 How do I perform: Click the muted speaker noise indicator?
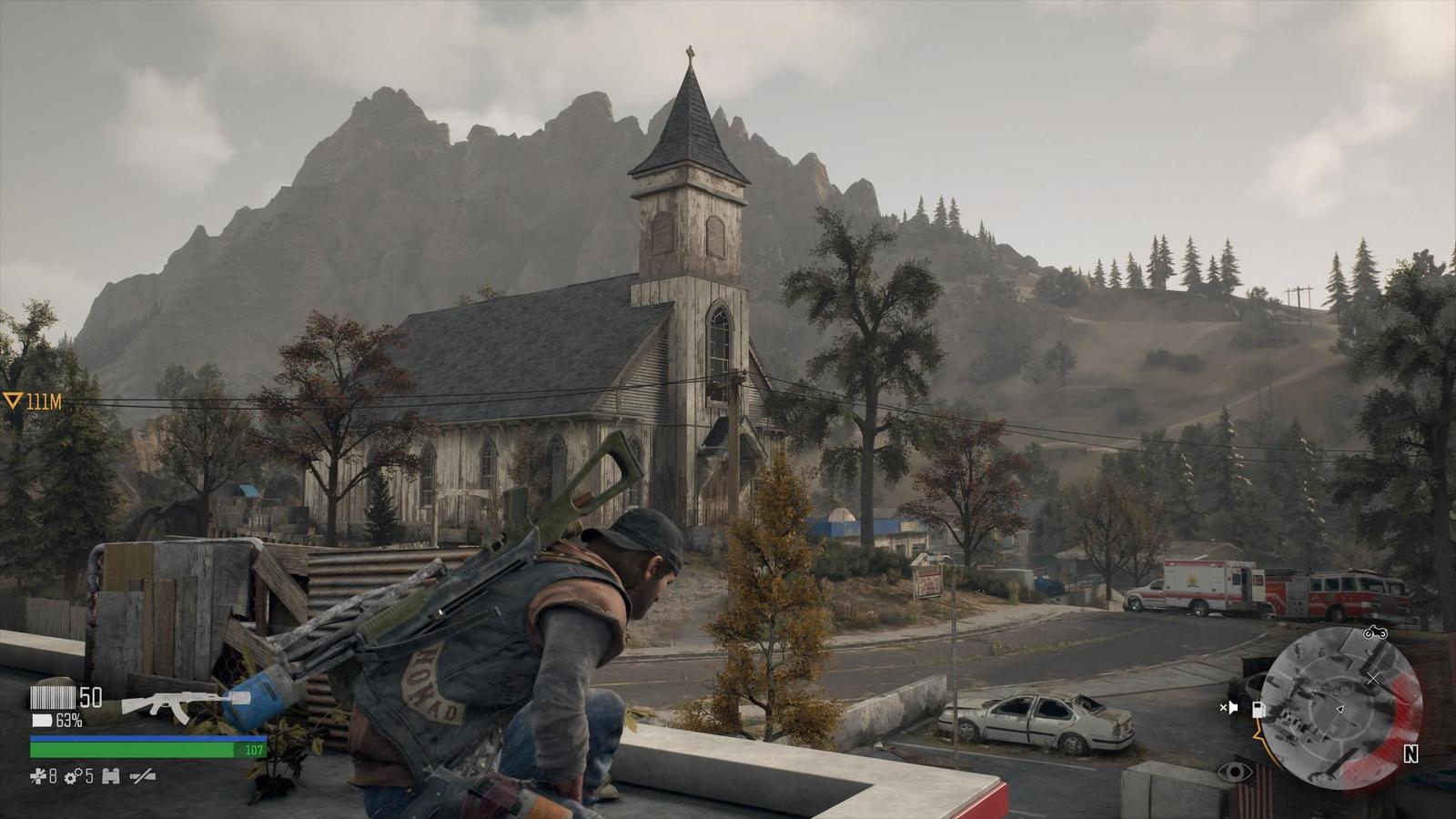pyautogui.click(x=1228, y=708)
